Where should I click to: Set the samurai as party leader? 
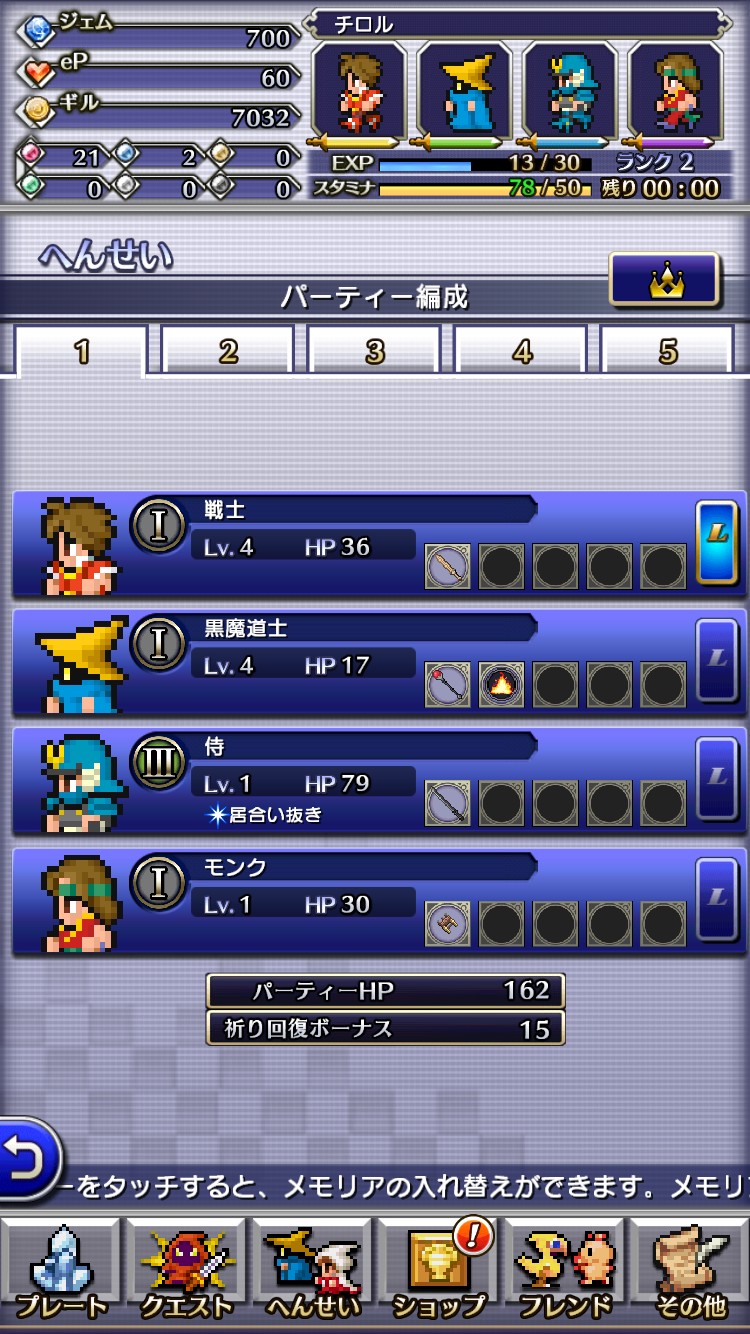[x=717, y=778]
